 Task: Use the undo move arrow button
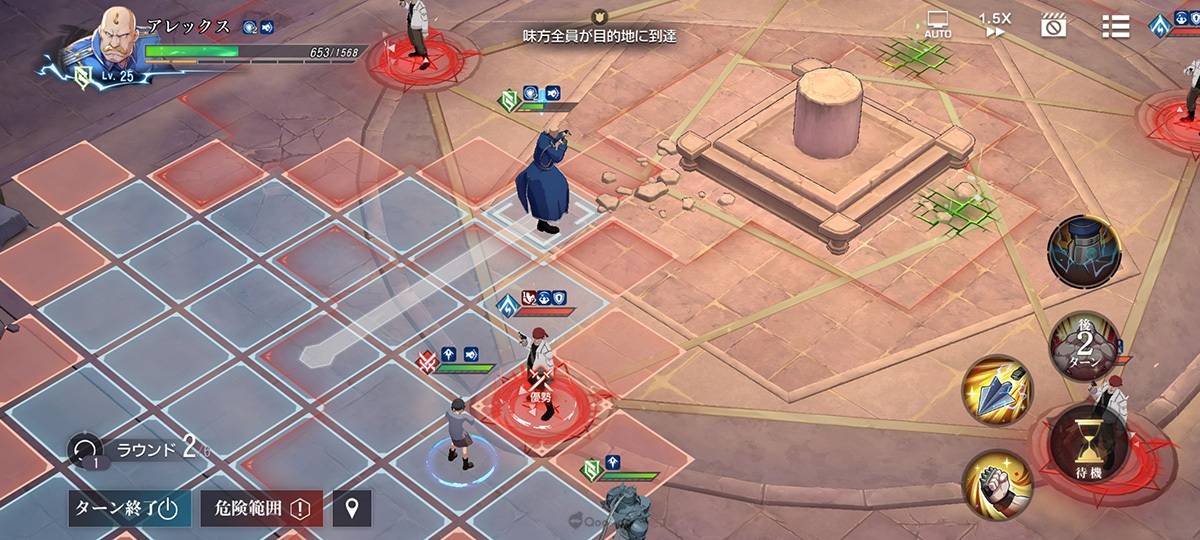point(85,449)
